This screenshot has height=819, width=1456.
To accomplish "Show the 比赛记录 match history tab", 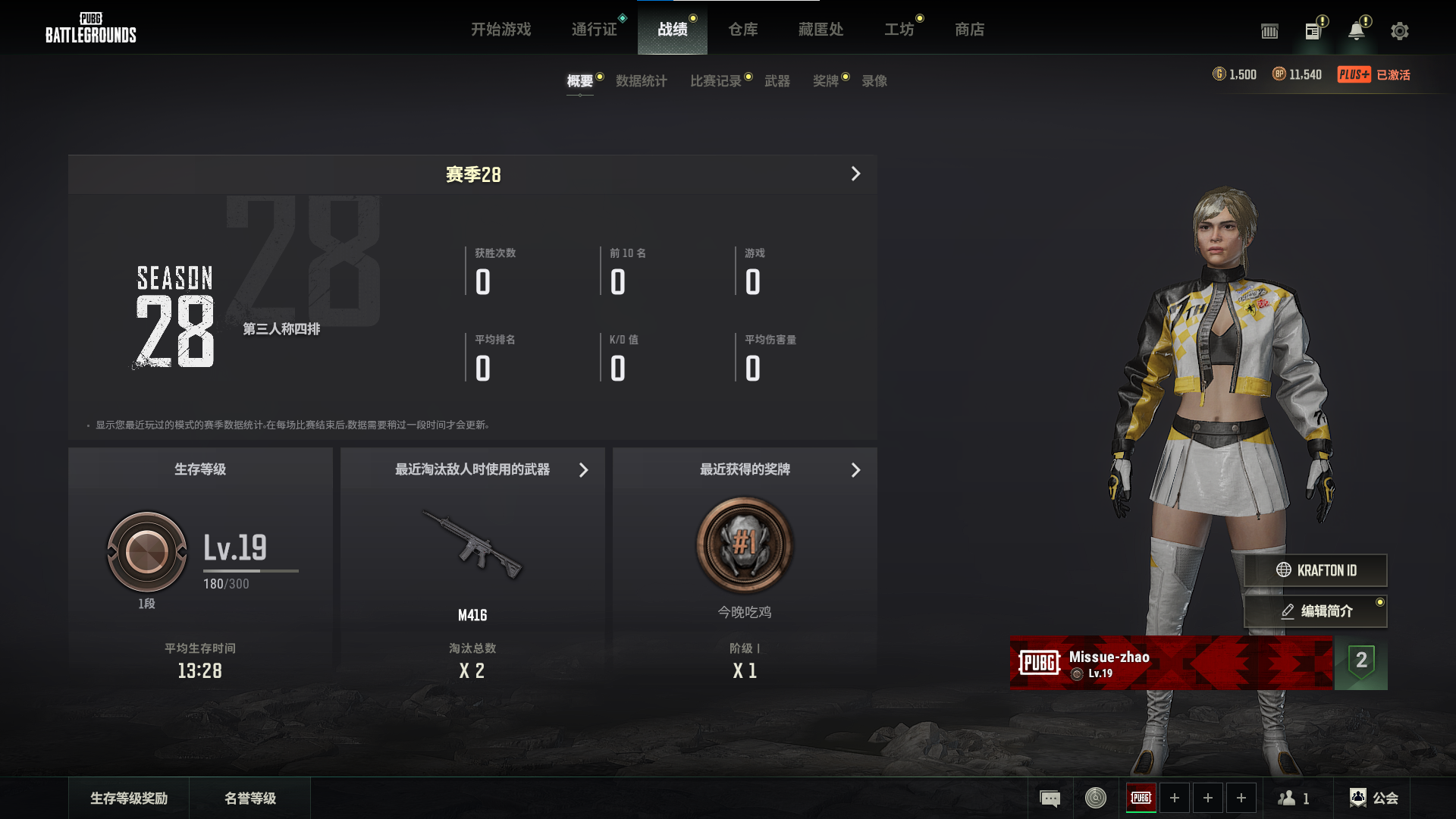I will (715, 81).
